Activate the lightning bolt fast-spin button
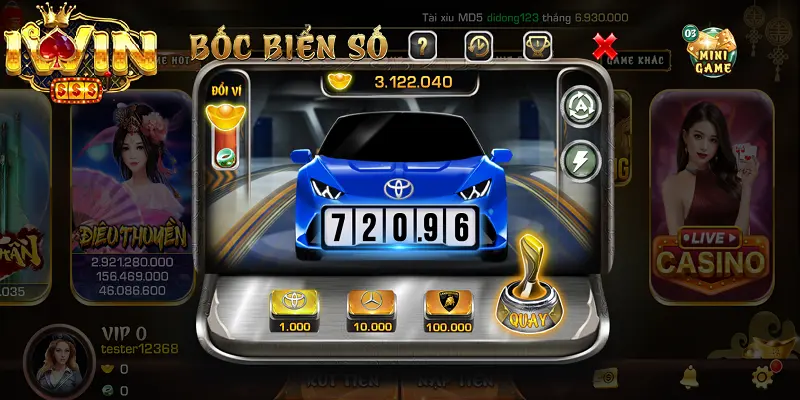The width and height of the screenshot is (800, 400). click(x=579, y=158)
